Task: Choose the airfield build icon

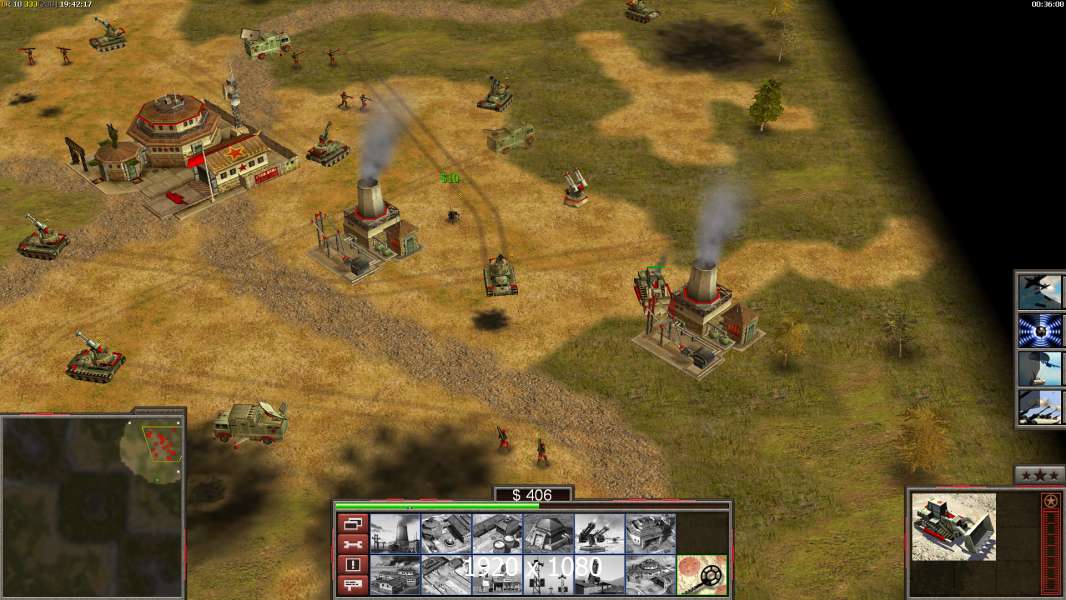Action: pyautogui.click(x=446, y=575)
